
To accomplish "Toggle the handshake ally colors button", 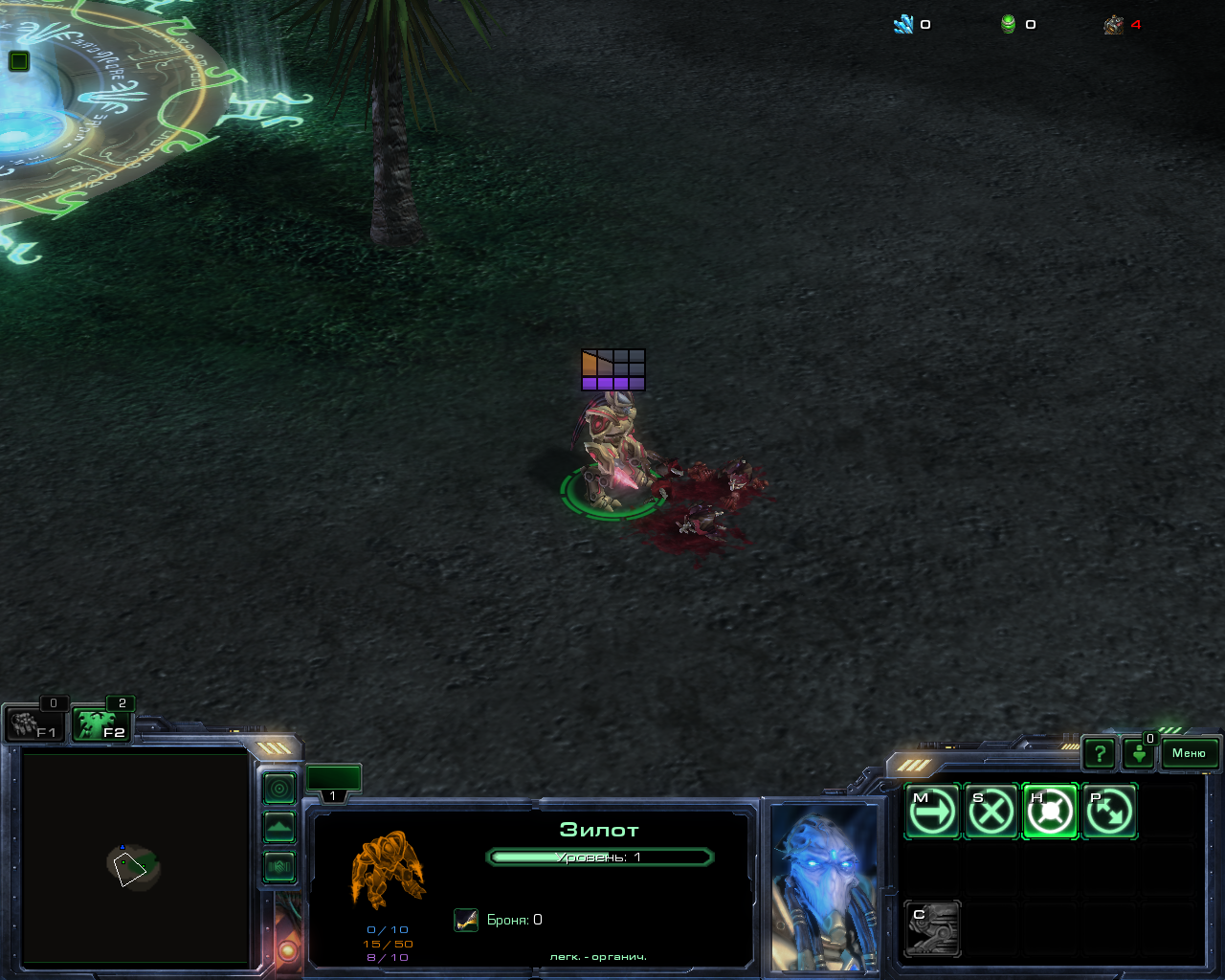I will point(279,867).
